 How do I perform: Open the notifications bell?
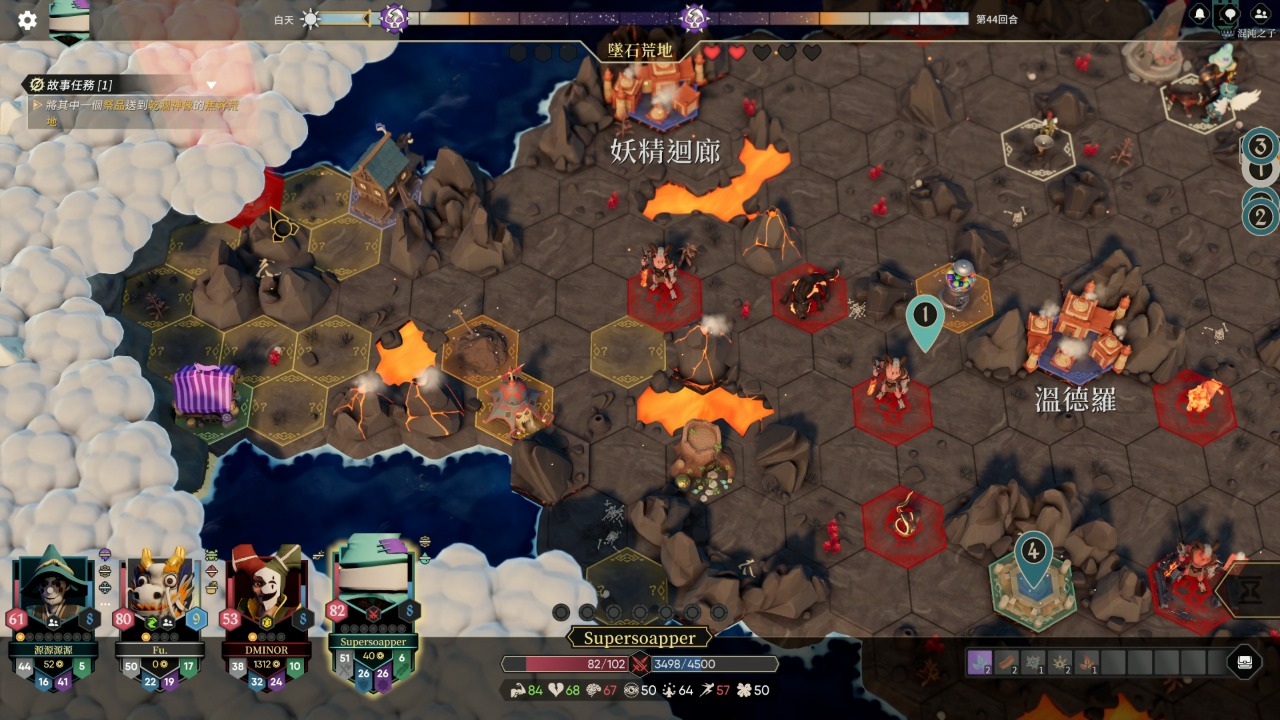click(1199, 15)
